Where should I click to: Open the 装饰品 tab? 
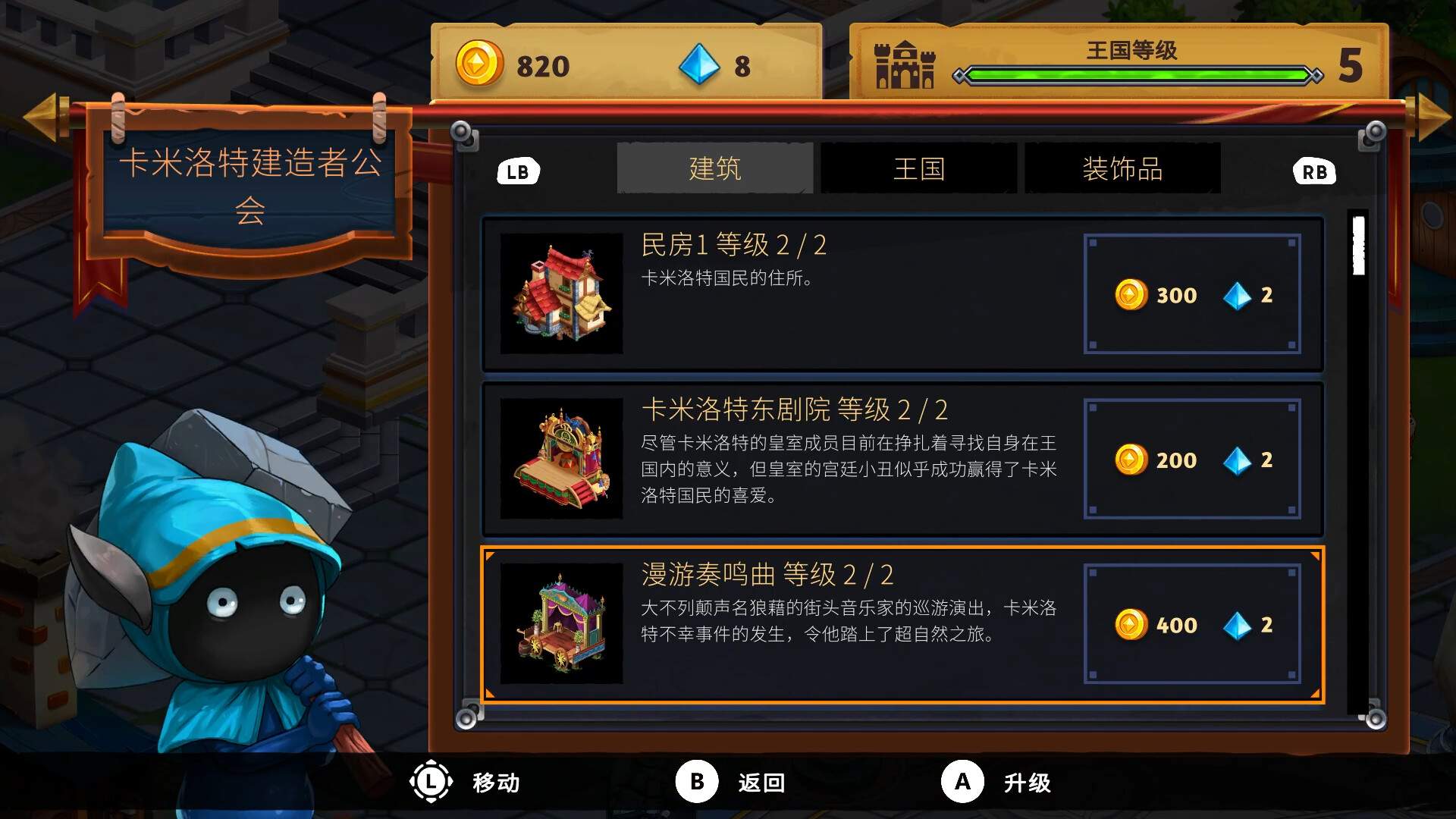click(x=1123, y=168)
